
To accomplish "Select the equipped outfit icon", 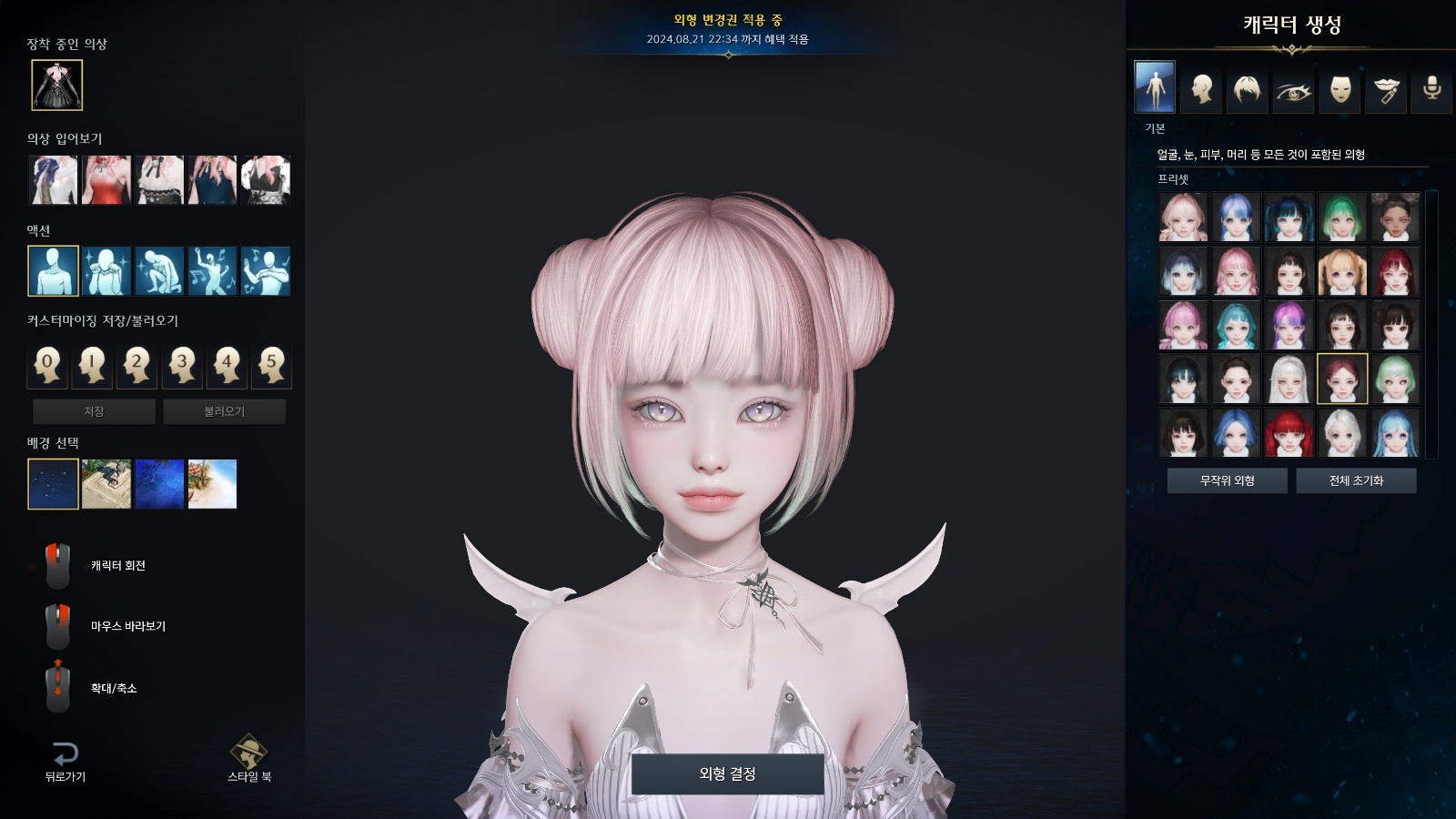I will [56, 86].
